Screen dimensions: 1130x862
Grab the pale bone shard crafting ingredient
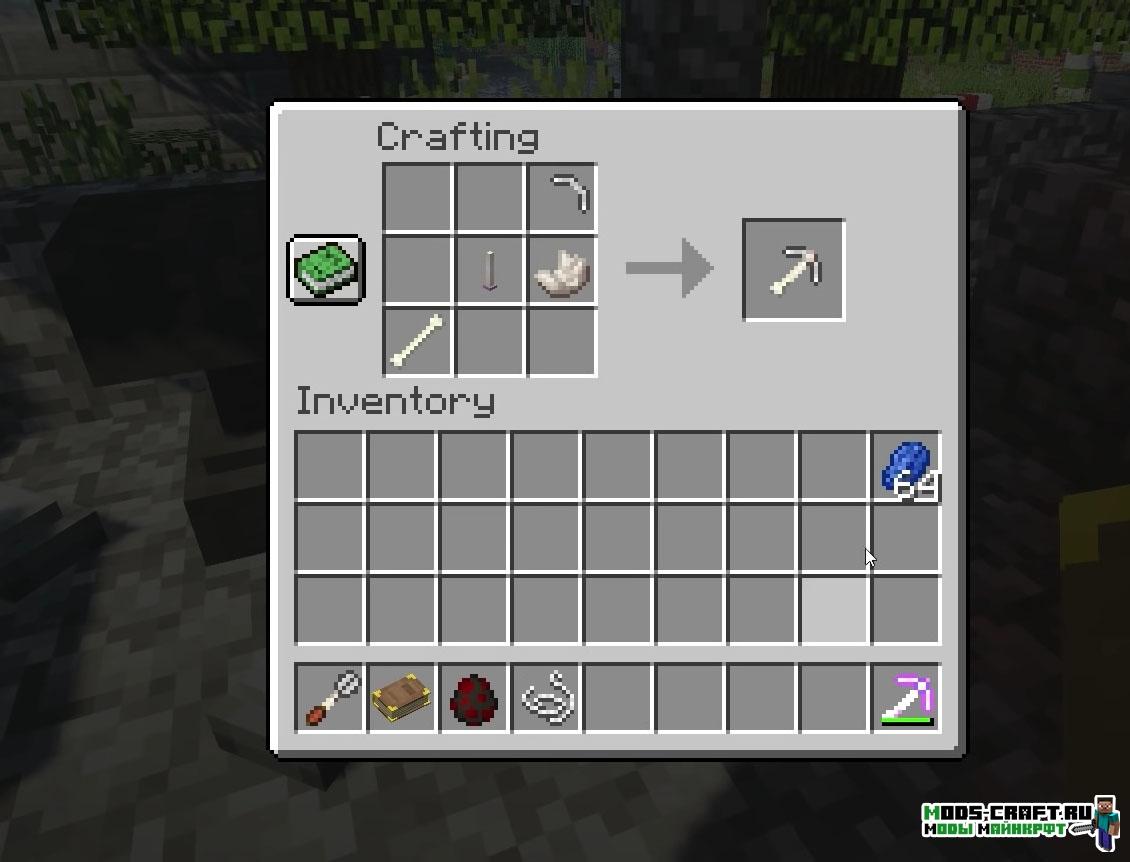click(x=562, y=271)
